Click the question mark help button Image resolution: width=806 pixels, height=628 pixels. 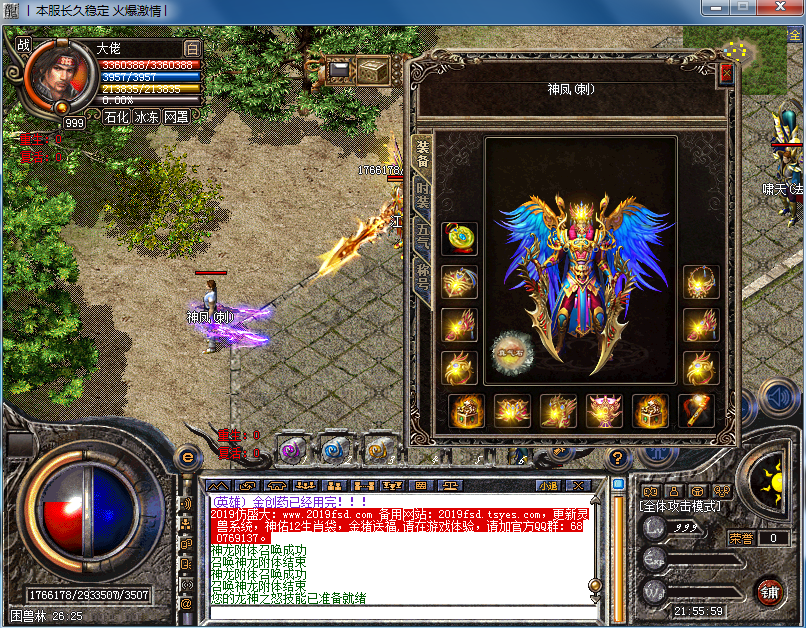[x=617, y=457]
